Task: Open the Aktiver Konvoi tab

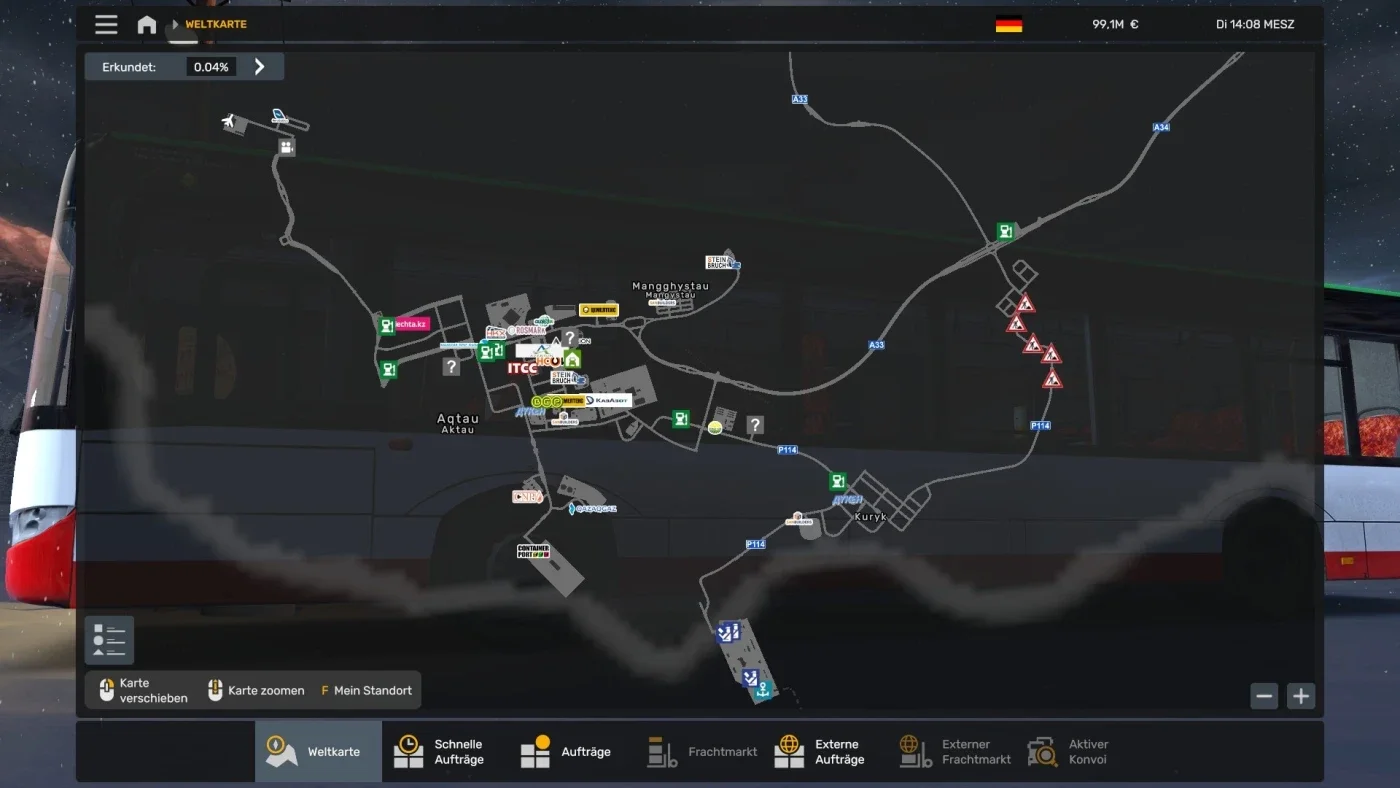Action: tap(1076, 750)
